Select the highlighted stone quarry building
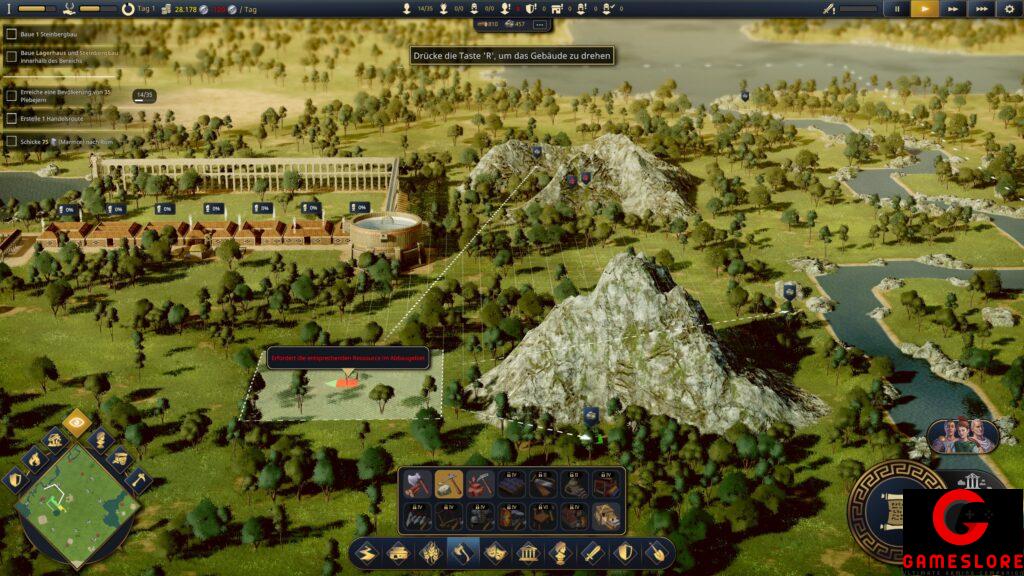The image size is (1024, 576). (449, 485)
